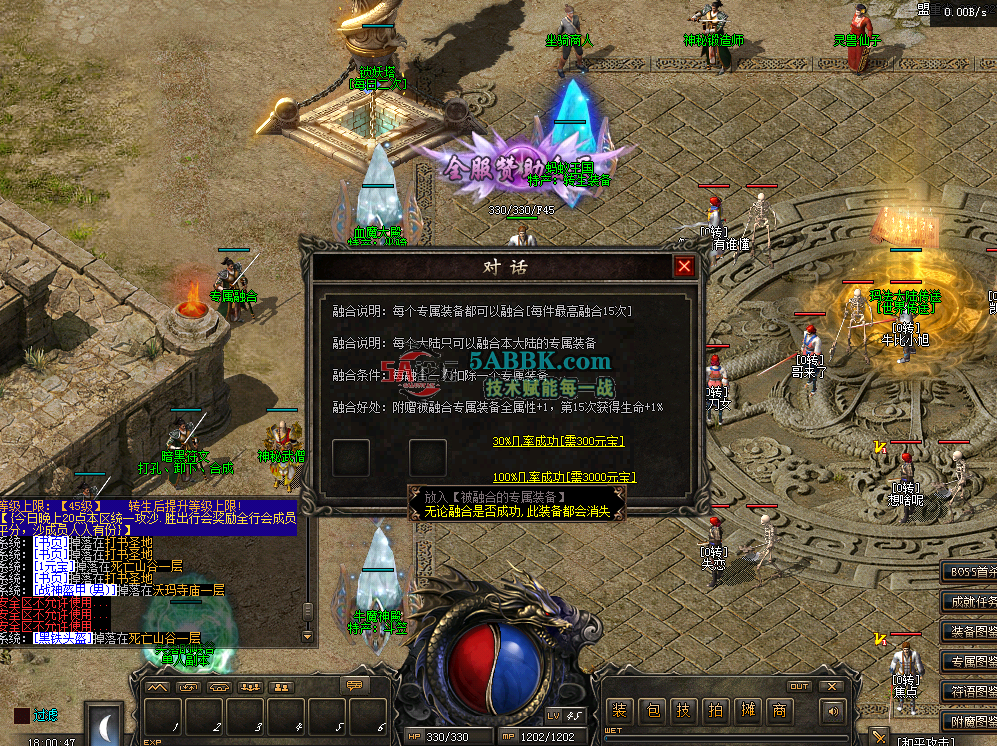Open the 拍 auction panel

(714, 711)
